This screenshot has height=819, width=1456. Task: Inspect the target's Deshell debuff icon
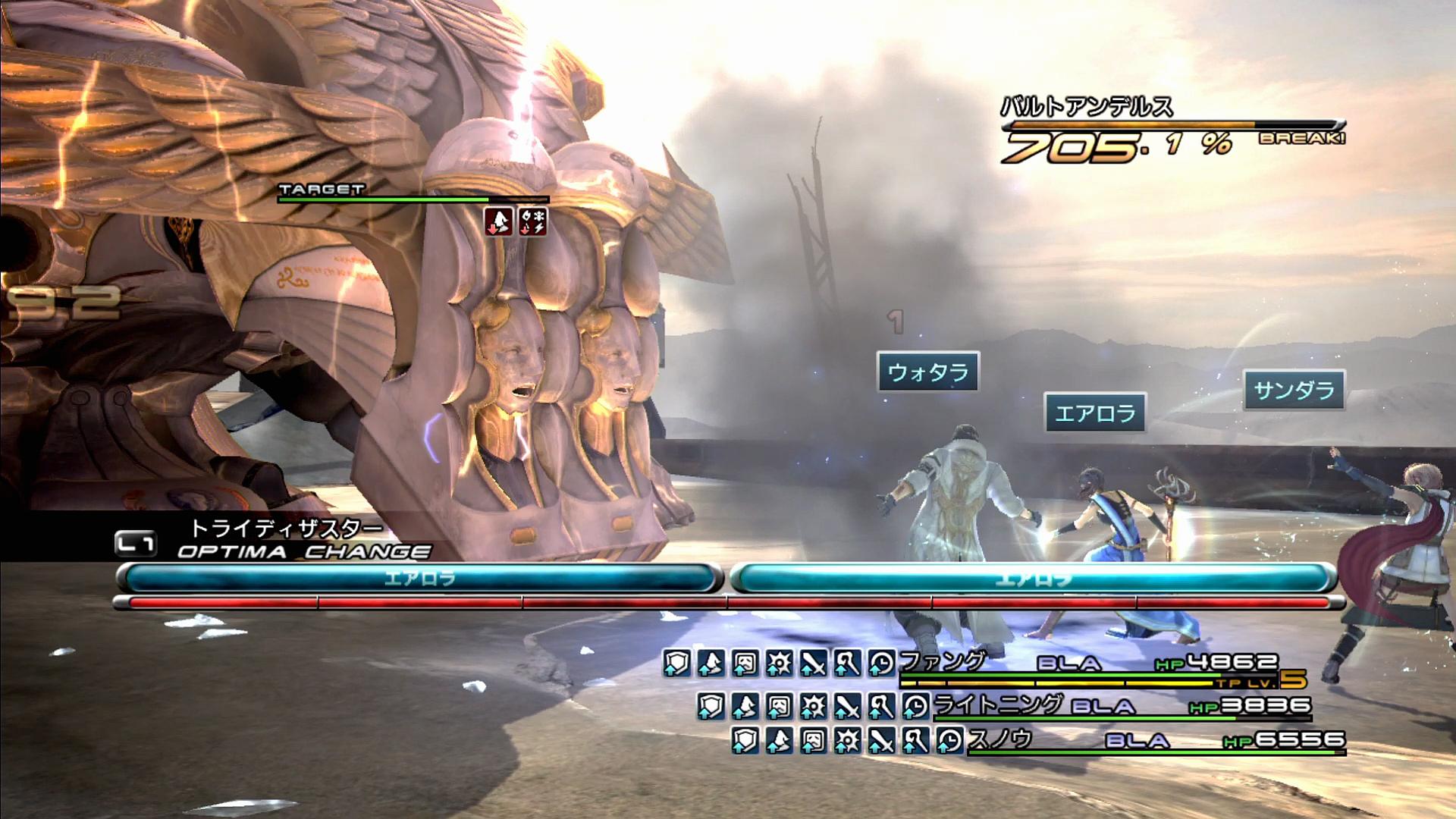tap(498, 221)
